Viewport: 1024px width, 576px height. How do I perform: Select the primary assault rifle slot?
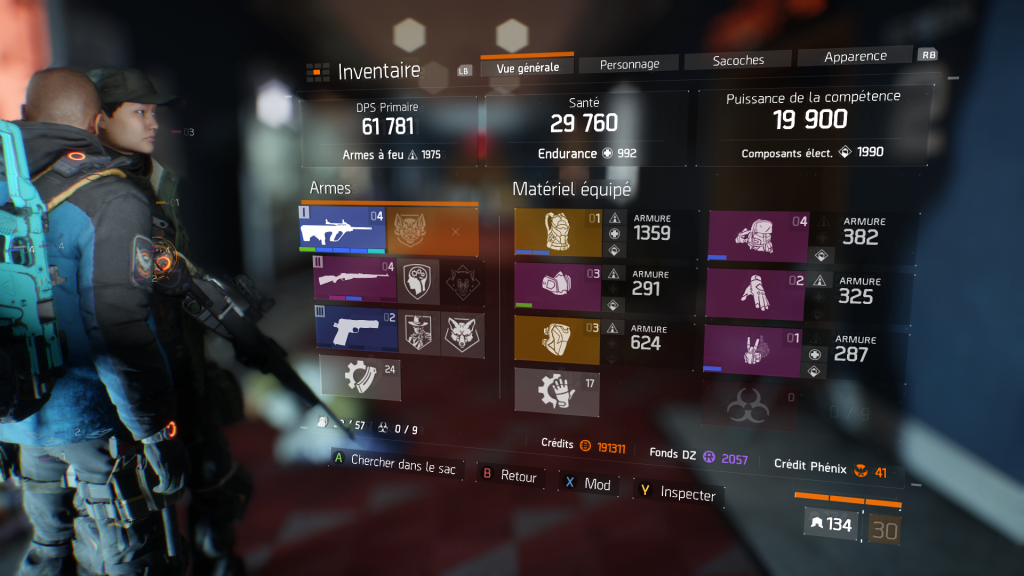click(342, 231)
